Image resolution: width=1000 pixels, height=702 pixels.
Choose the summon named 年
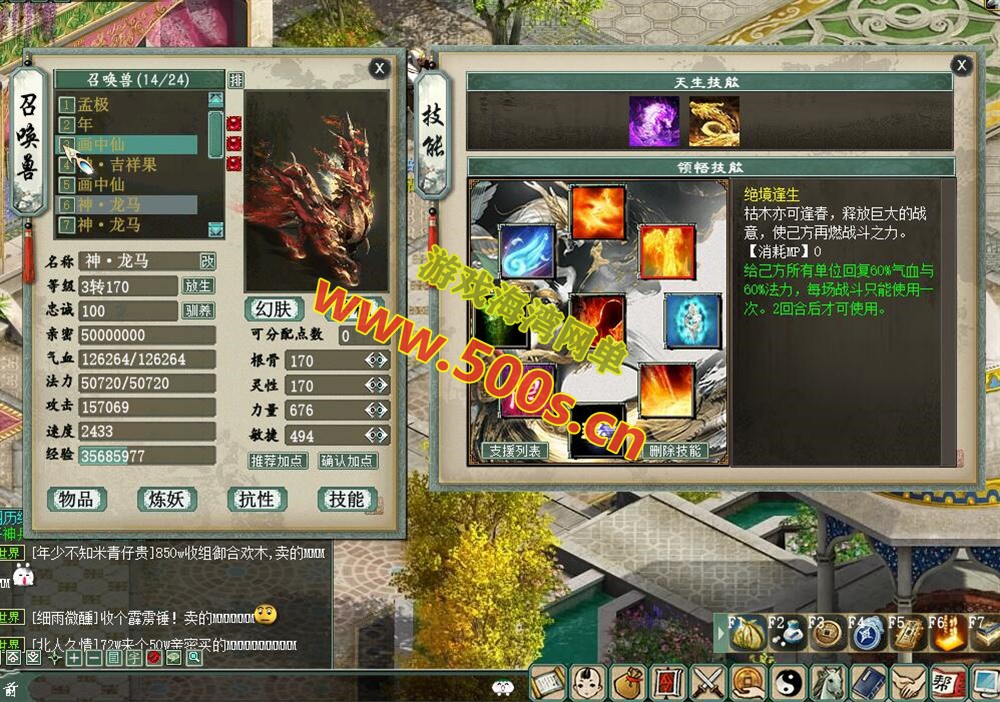[86, 124]
